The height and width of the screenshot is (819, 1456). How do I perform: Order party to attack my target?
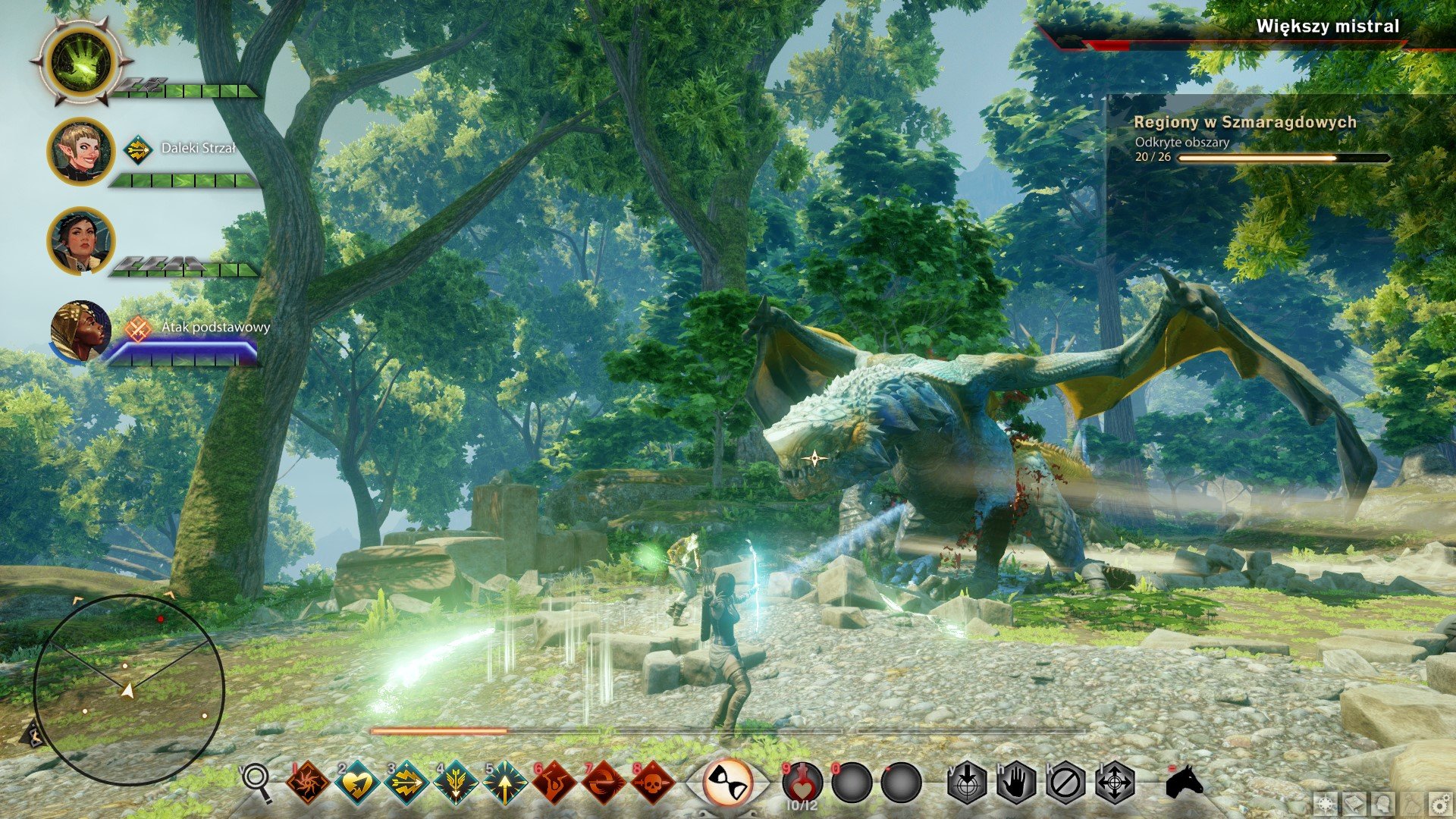tap(968, 782)
